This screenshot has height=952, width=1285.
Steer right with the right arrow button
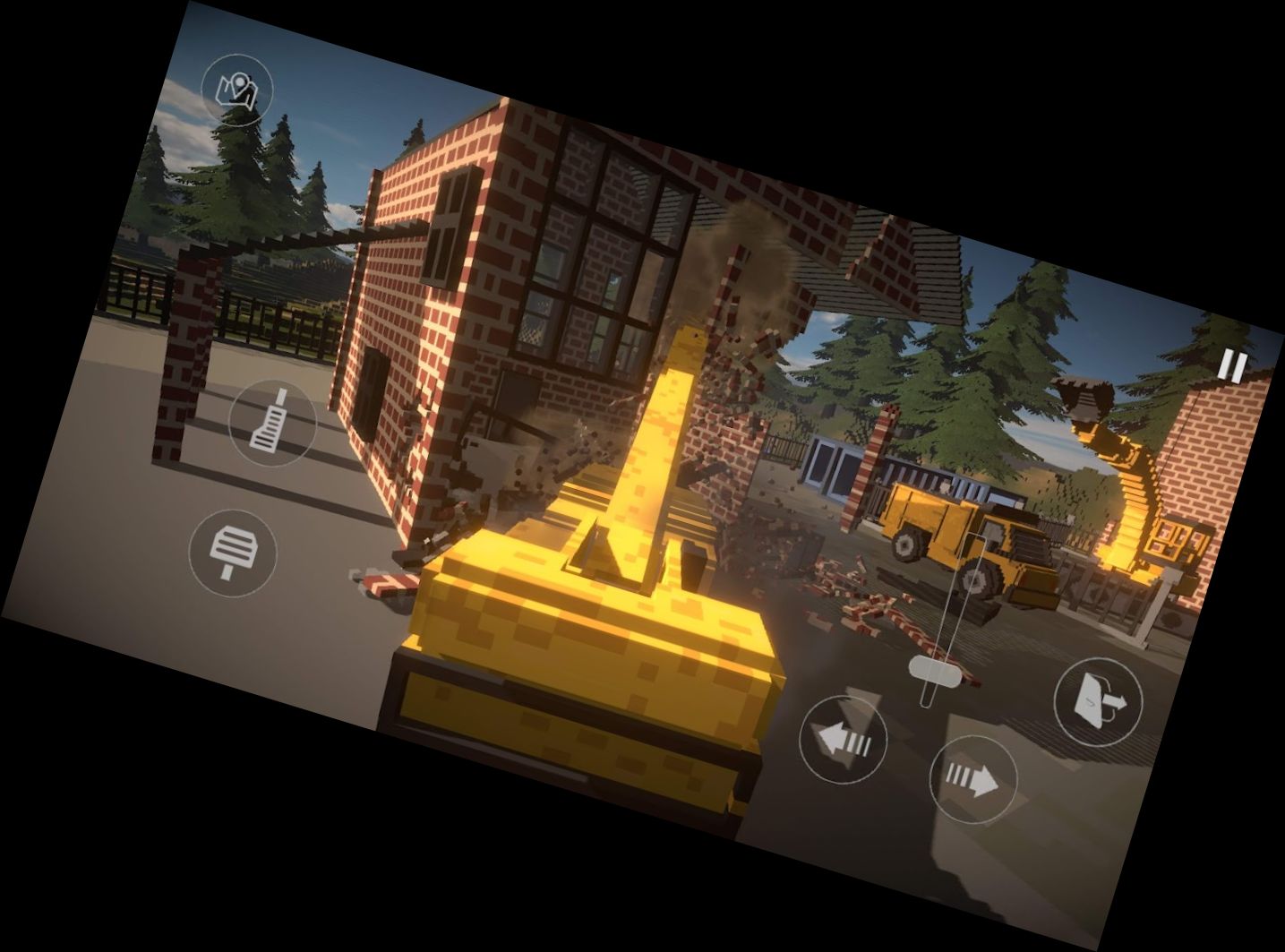(x=972, y=779)
